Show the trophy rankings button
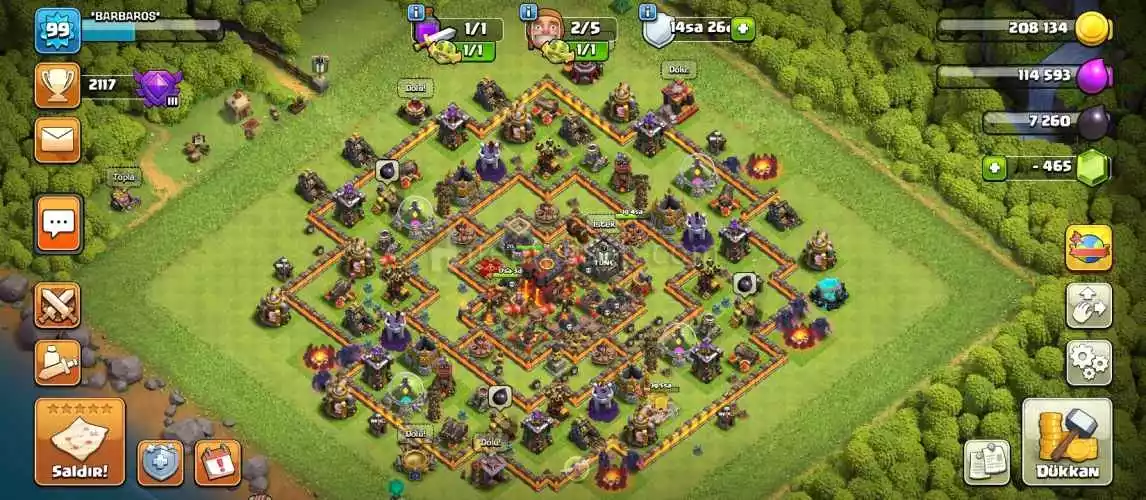Viewport: 1146px width, 500px height. tap(58, 86)
